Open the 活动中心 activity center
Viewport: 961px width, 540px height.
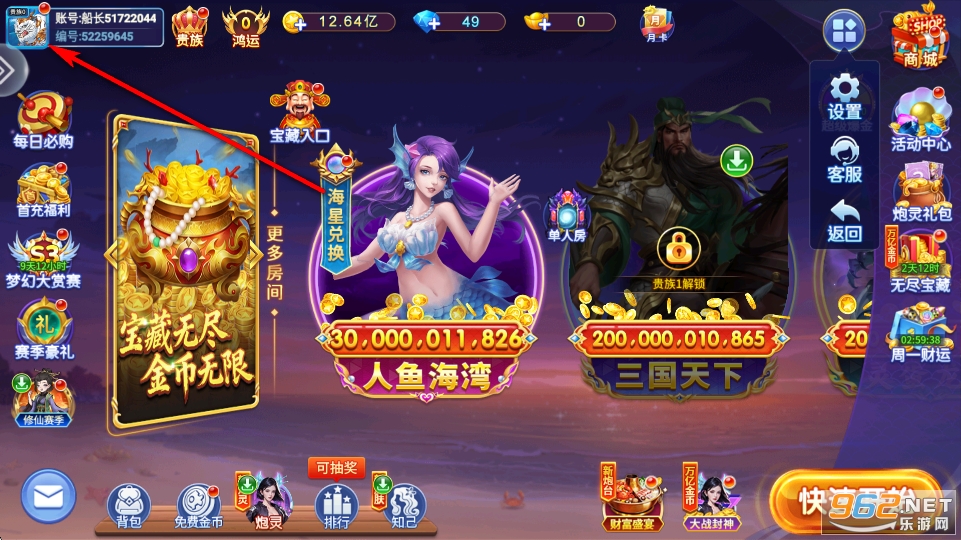tap(920, 120)
